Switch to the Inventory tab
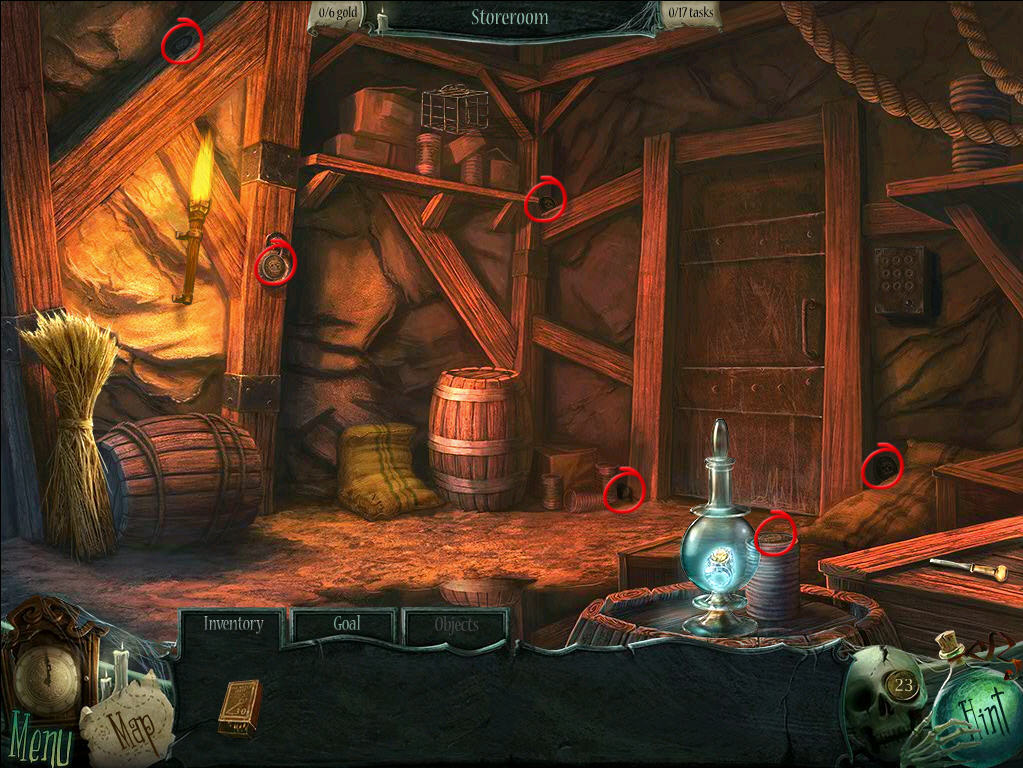Screen dimensions: 1023x768 click(233, 624)
